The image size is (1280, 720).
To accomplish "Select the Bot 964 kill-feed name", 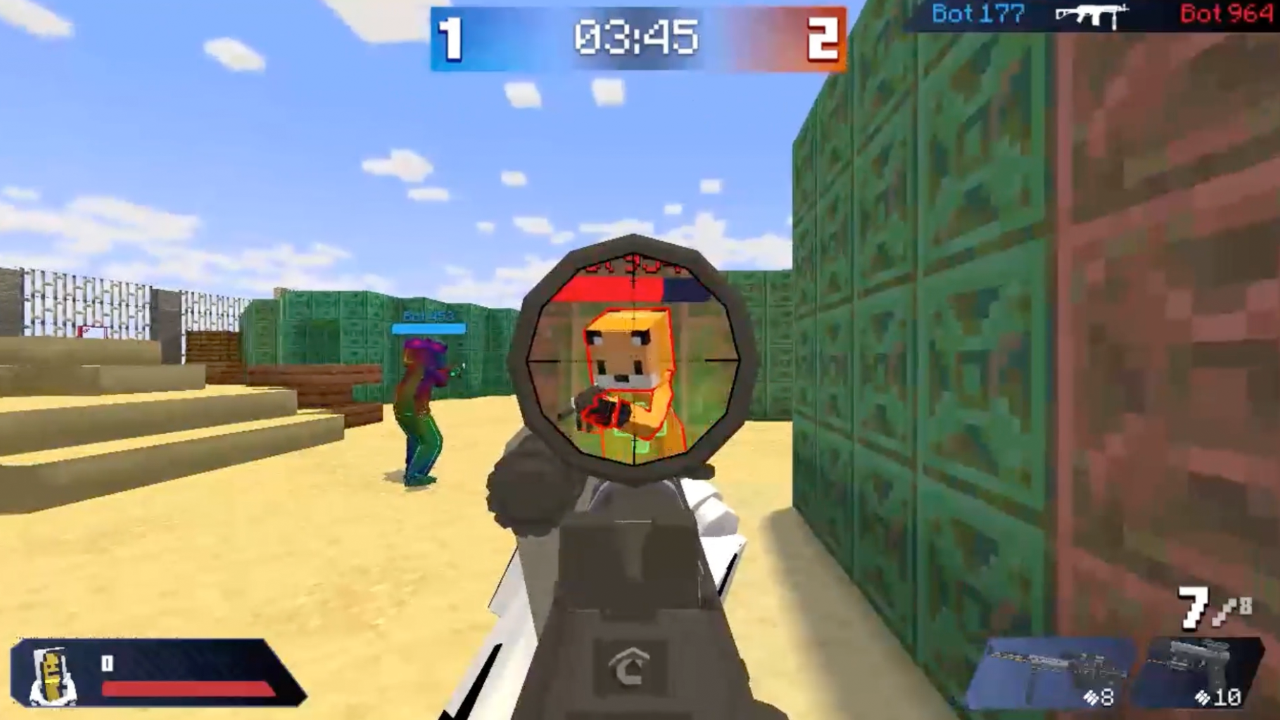I will tap(1226, 14).
